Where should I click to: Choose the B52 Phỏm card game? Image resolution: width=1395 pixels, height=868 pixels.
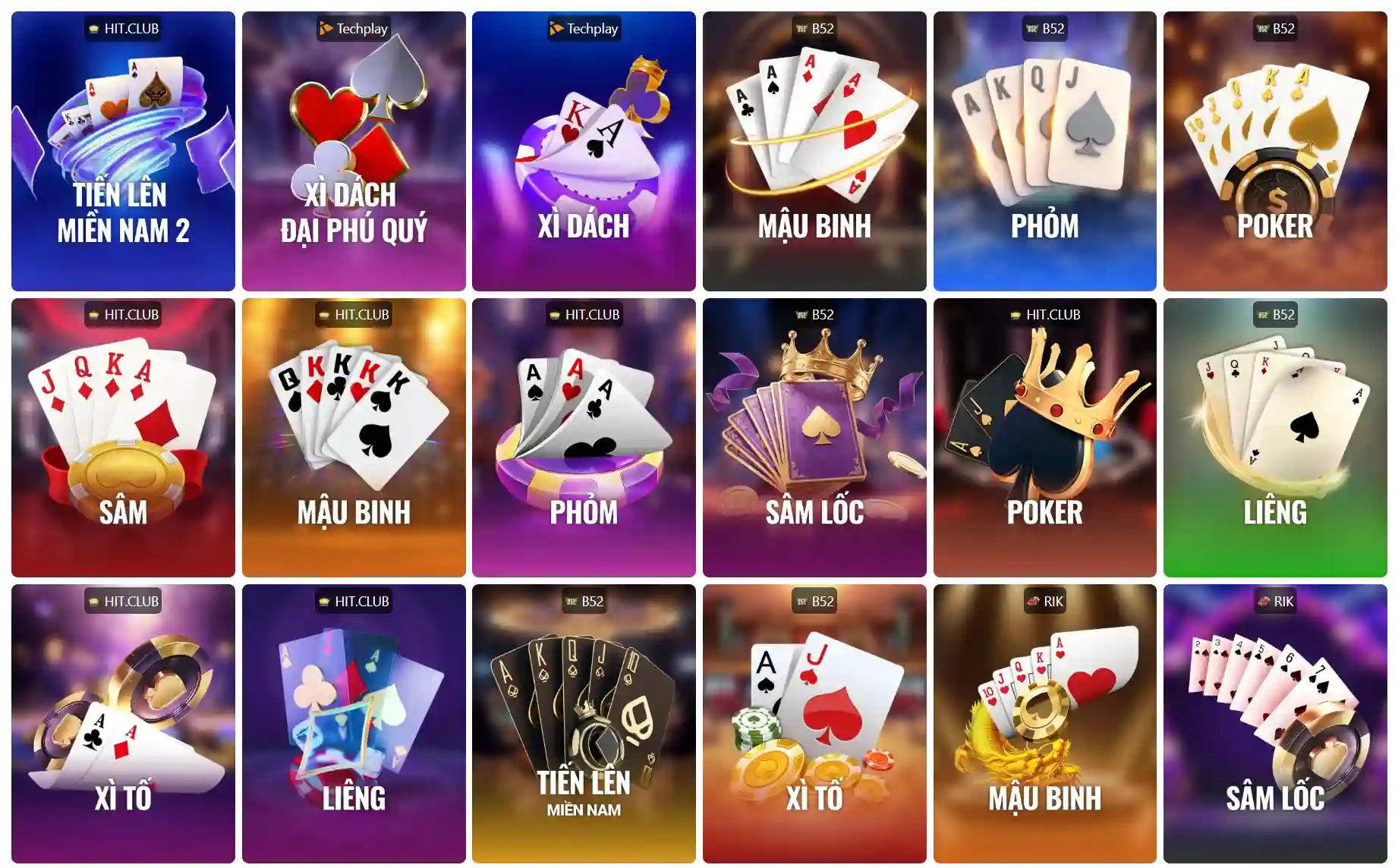point(1044,151)
